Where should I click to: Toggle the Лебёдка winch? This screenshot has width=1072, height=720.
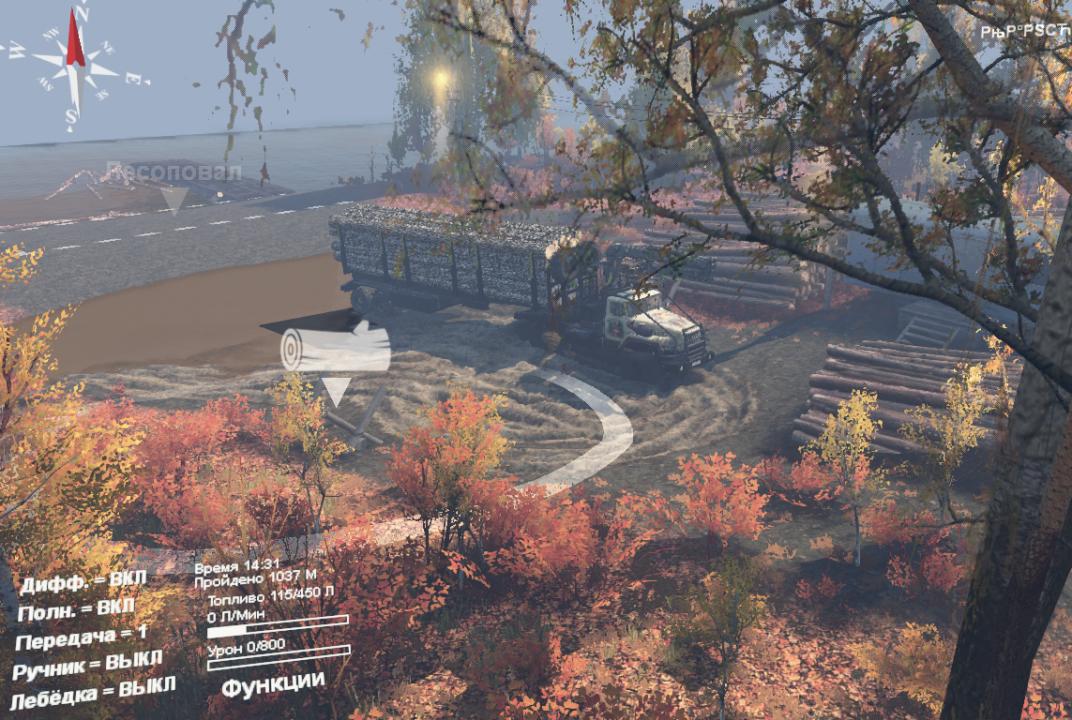[x=93, y=690]
